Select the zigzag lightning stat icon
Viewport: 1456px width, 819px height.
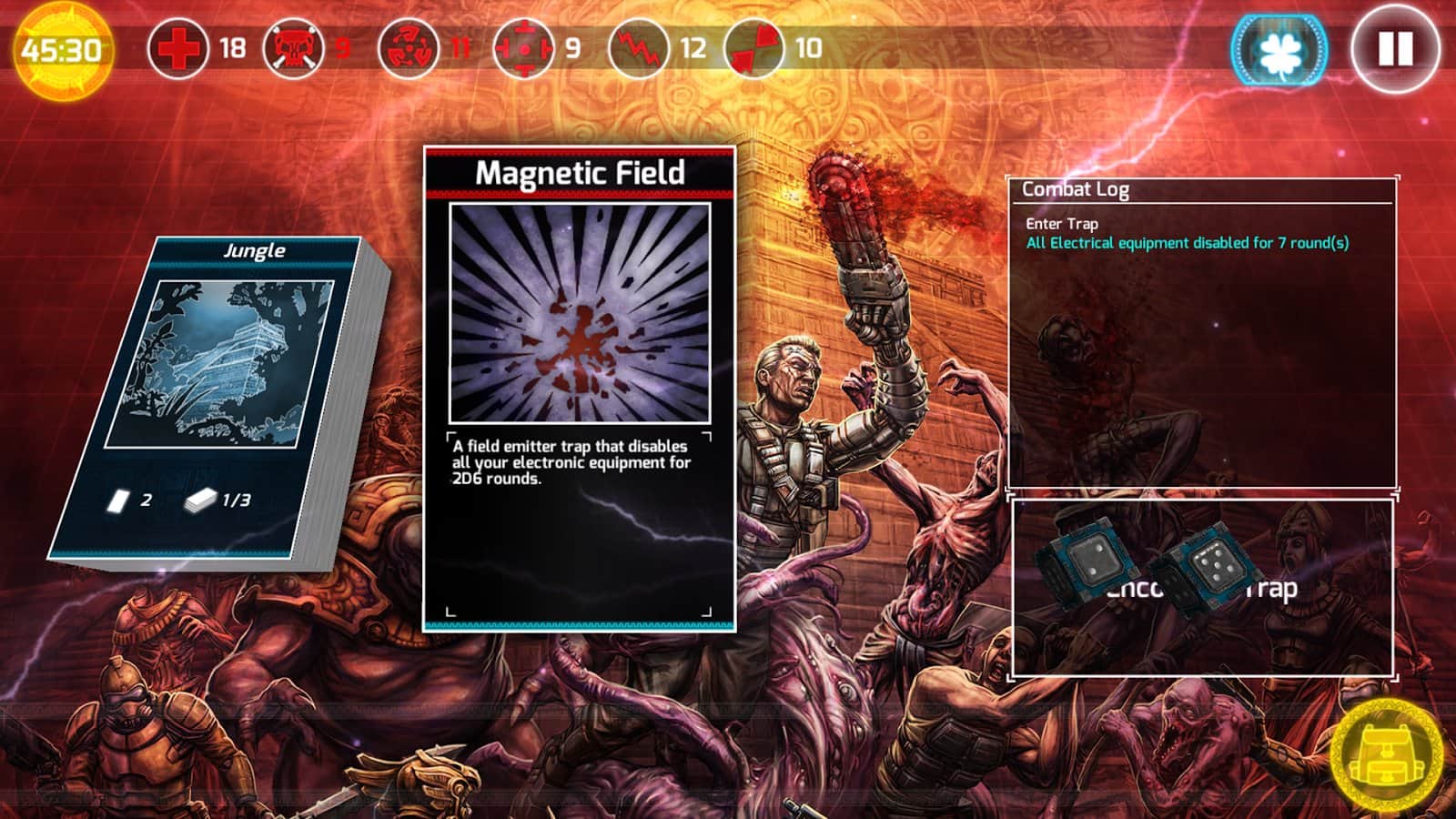click(x=638, y=47)
